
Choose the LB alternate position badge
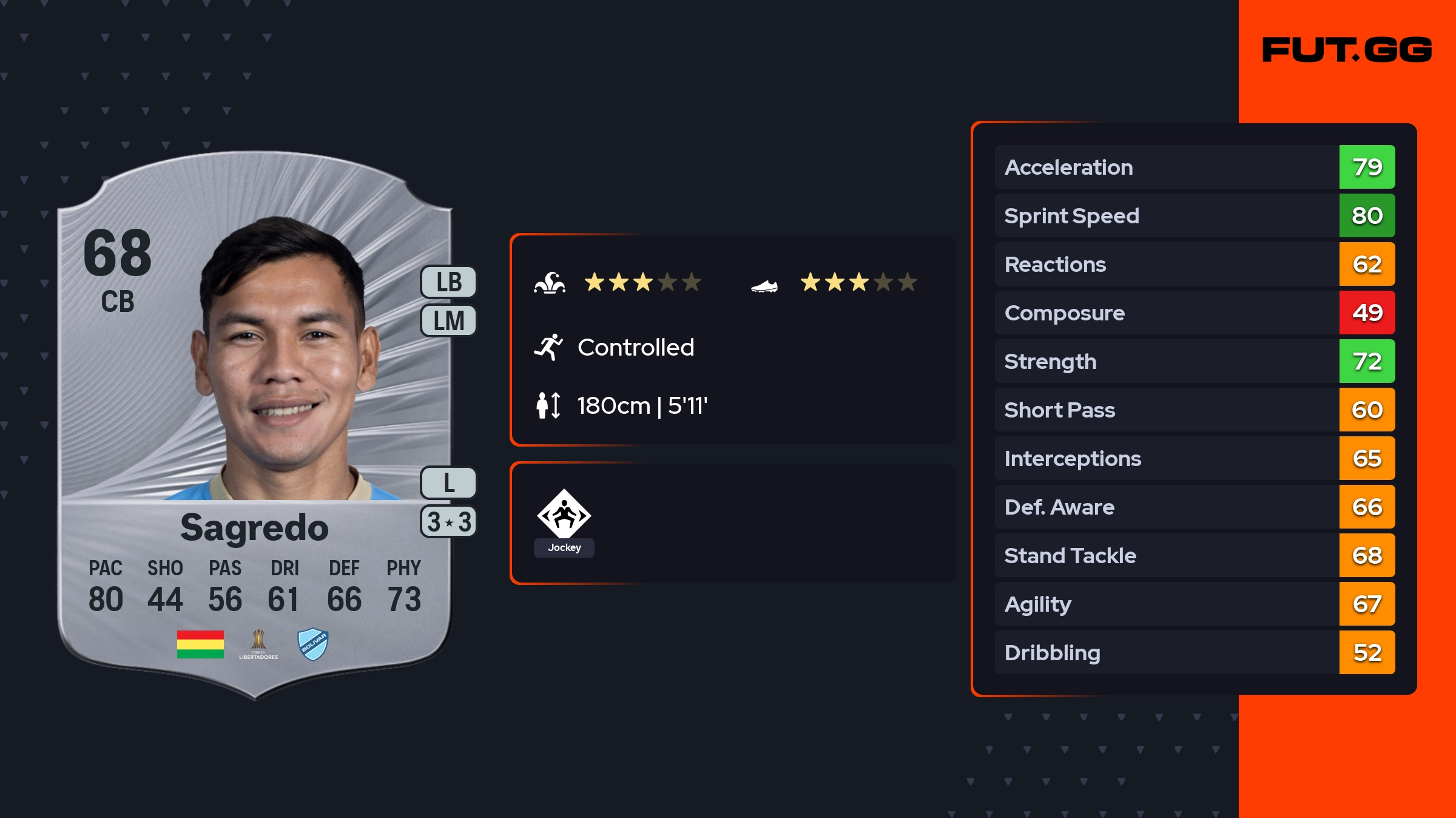449,282
